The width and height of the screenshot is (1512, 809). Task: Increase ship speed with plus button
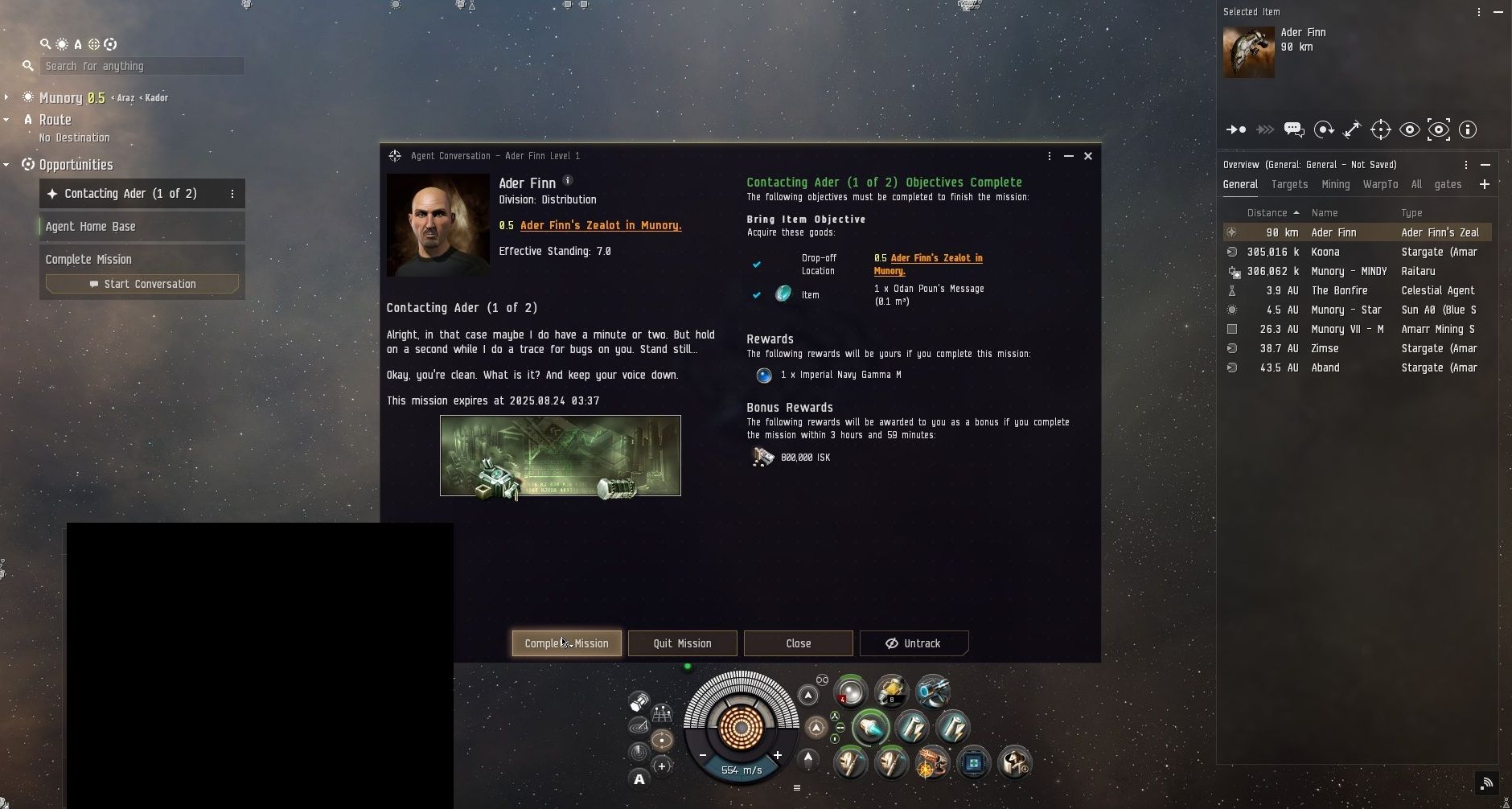(778, 755)
